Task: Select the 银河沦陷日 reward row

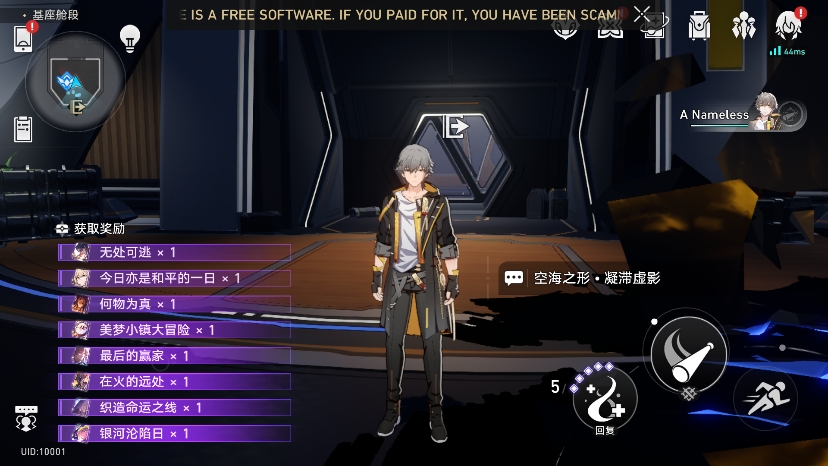Action: 175,434
